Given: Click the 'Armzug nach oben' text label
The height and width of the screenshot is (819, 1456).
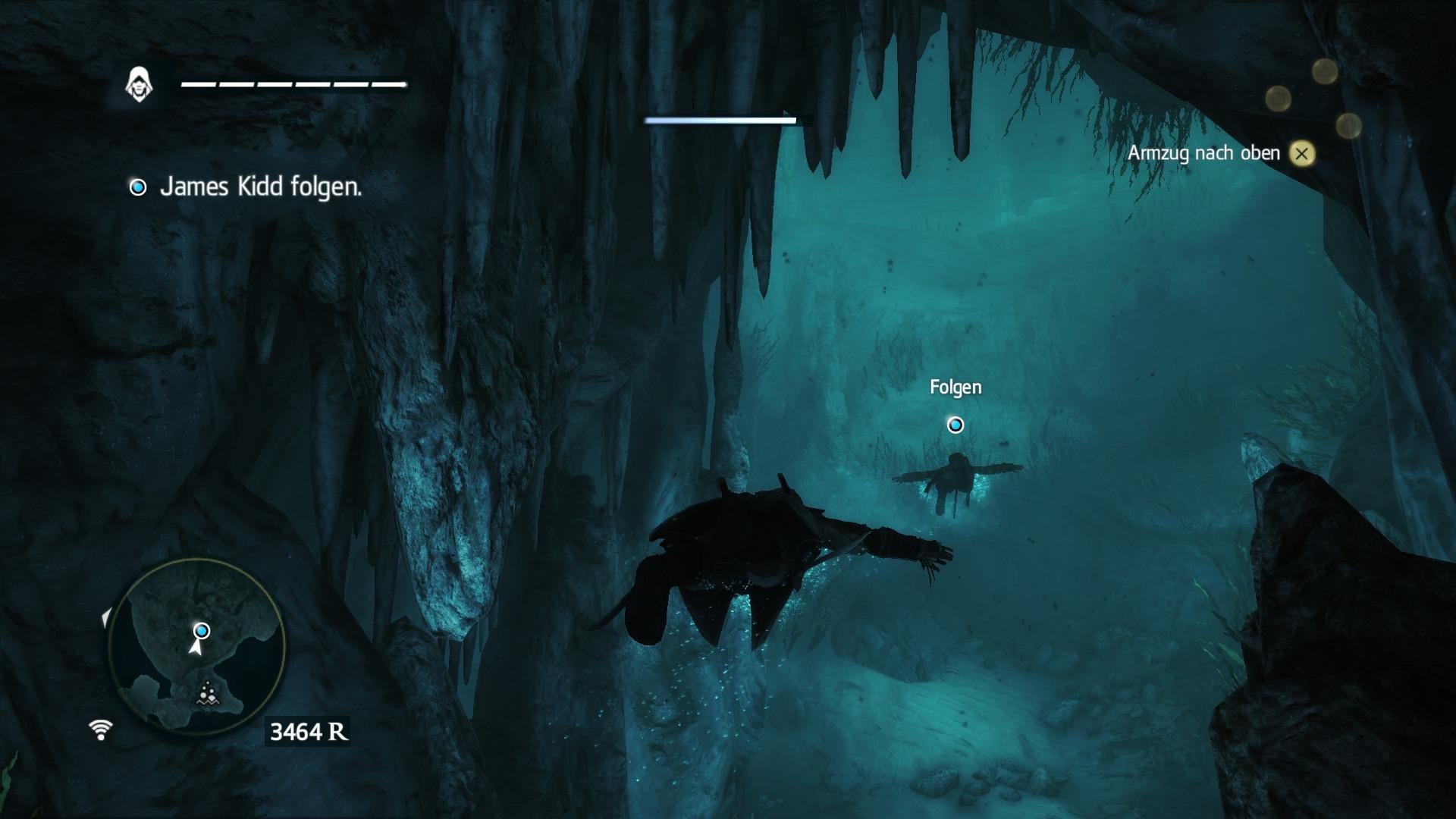Looking at the screenshot, I should tap(1204, 152).
